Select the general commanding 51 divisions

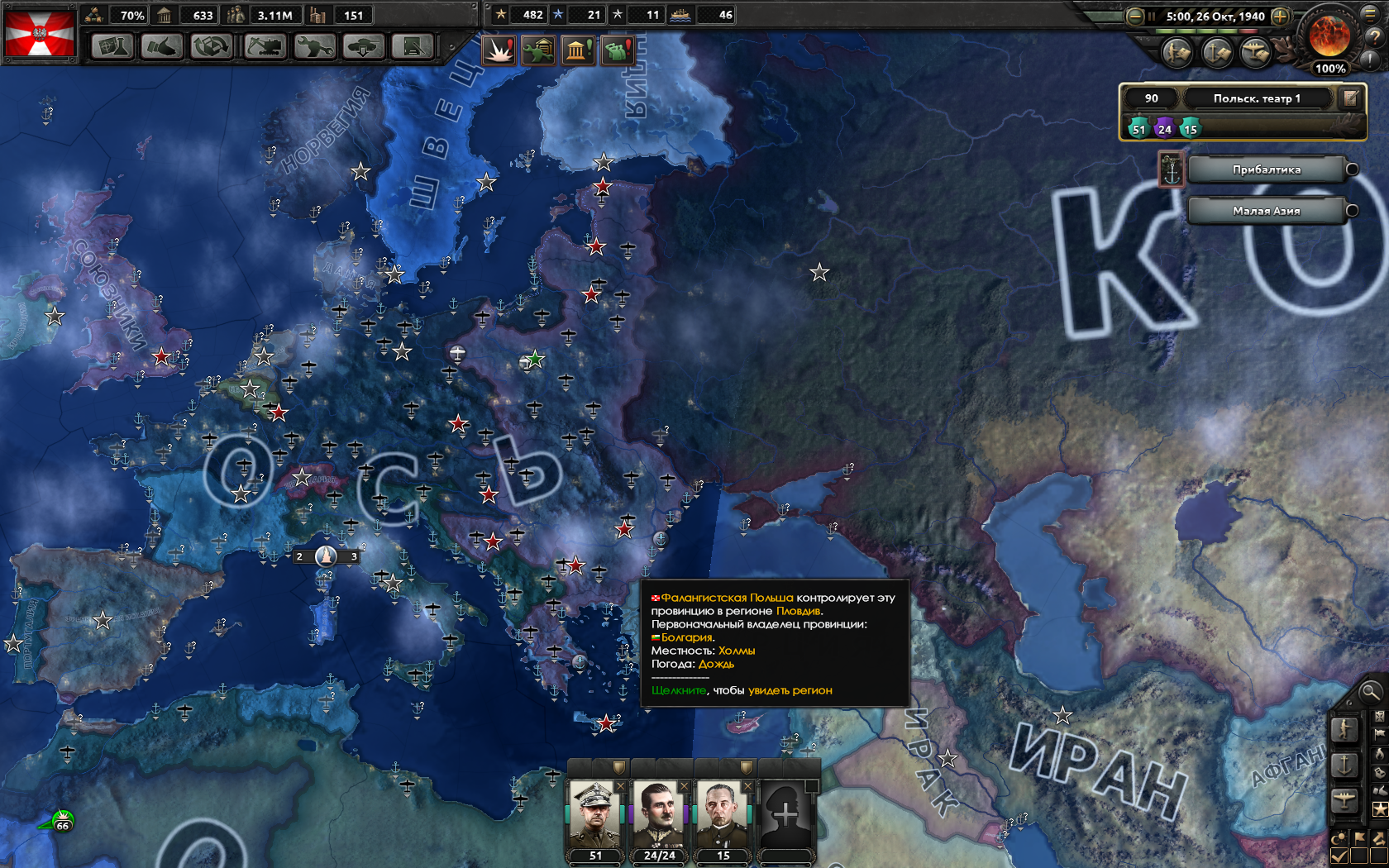point(595,816)
